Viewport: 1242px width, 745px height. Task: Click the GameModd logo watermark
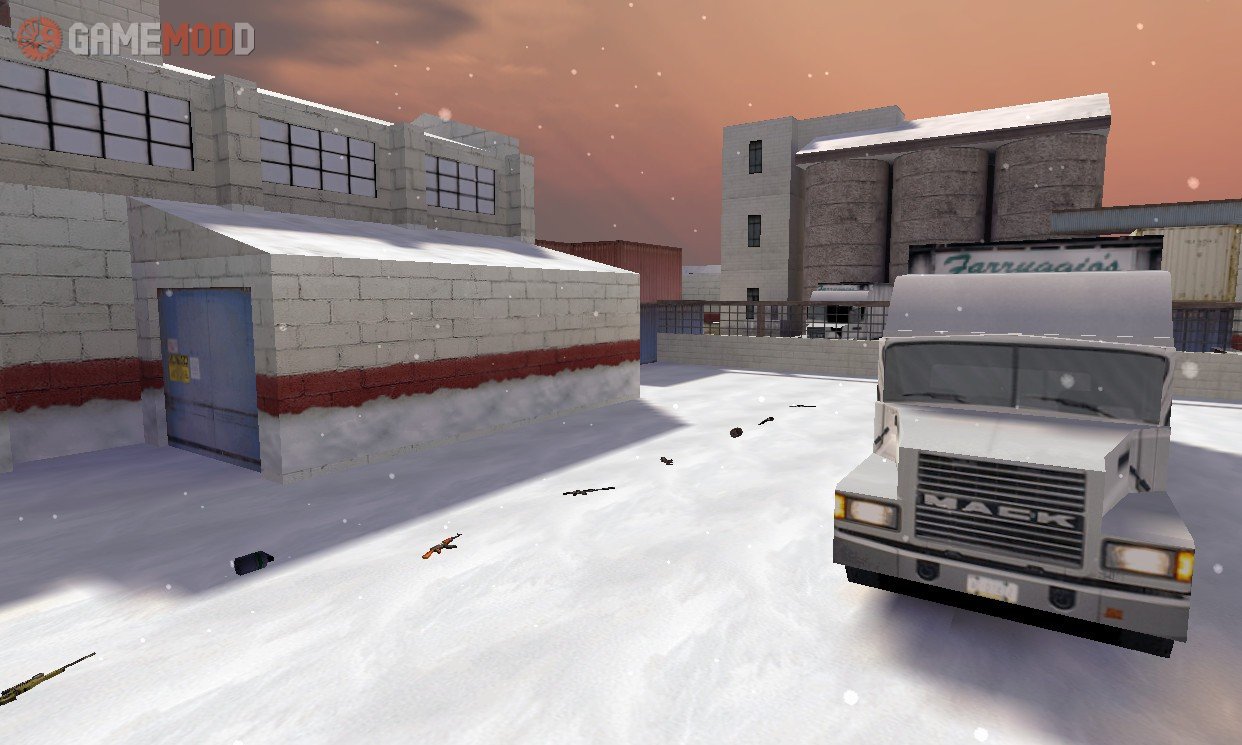point(135,39)
